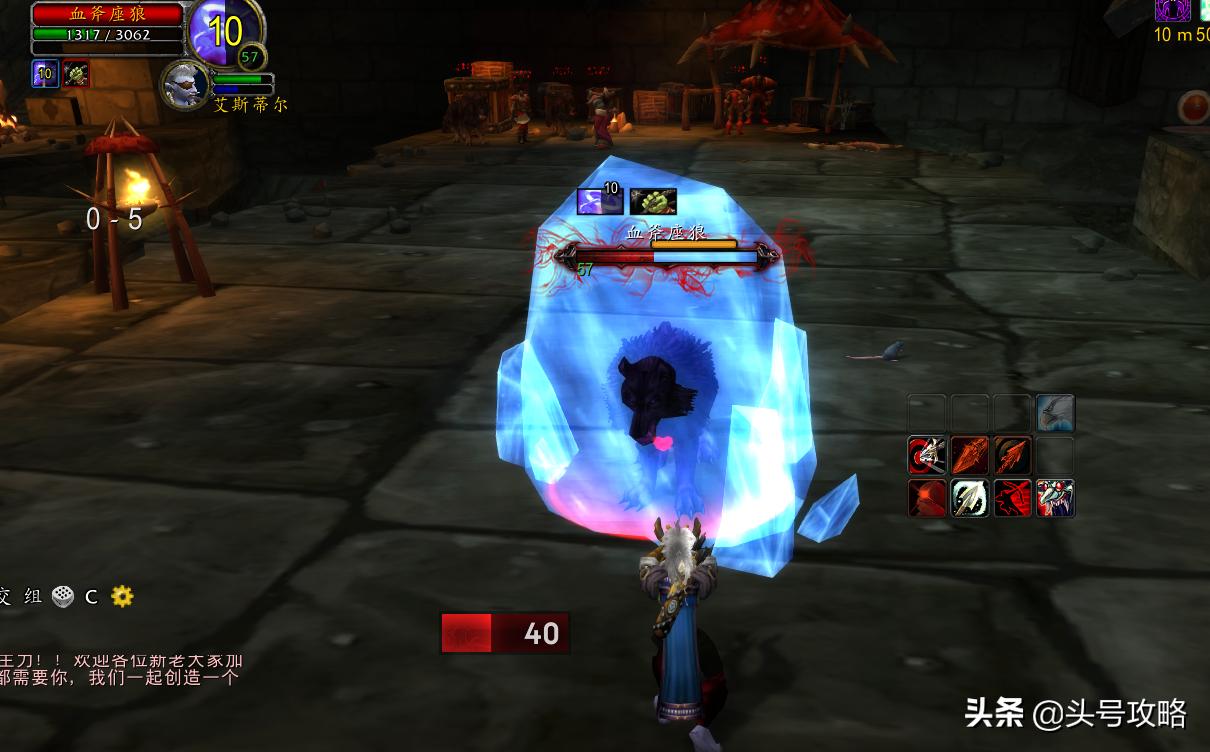Click the purple buff icon in top-right corner

[1172, 10]
